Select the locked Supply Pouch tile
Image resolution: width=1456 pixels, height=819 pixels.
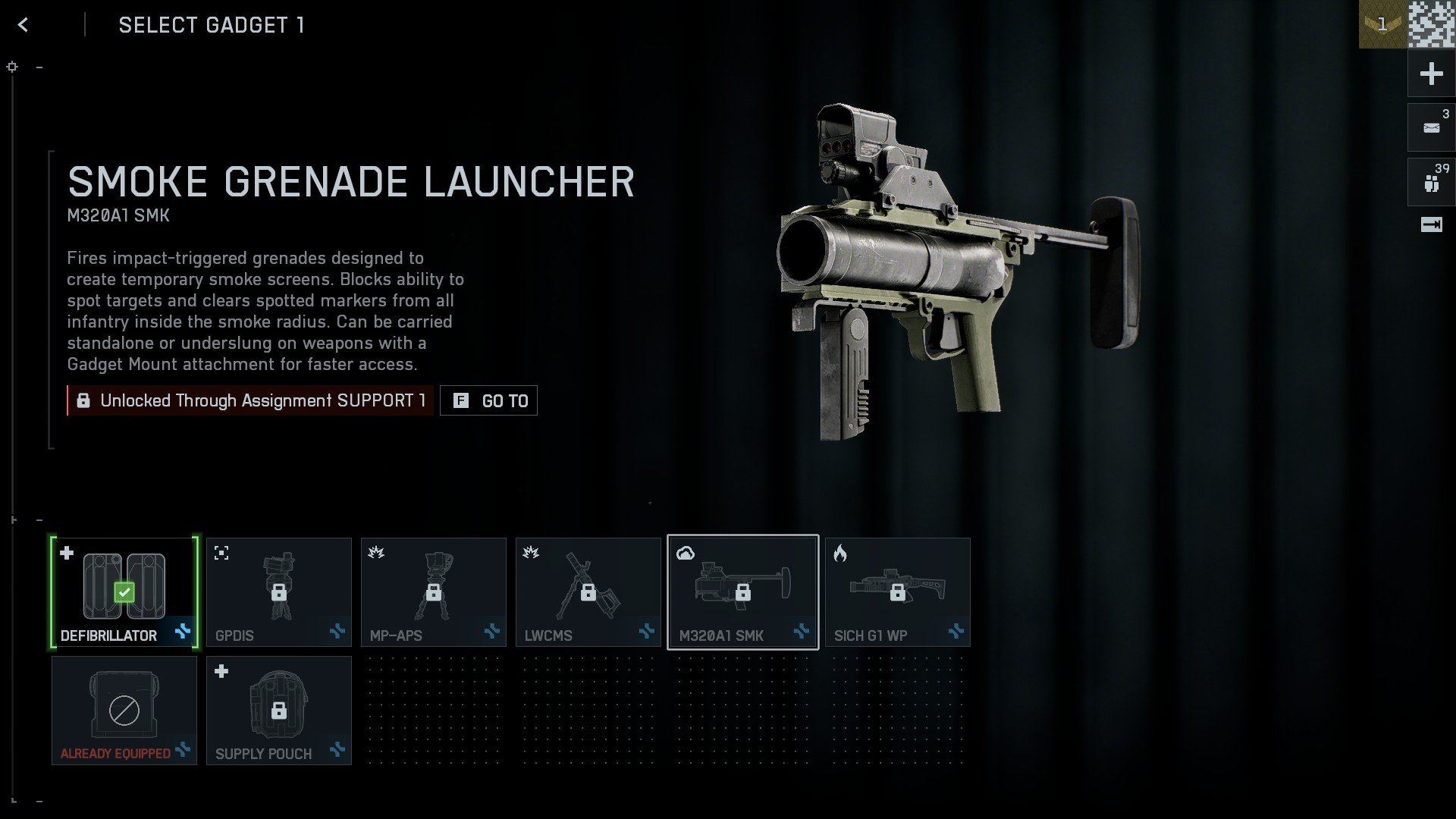pyautogui.click(x=278, y=710)
